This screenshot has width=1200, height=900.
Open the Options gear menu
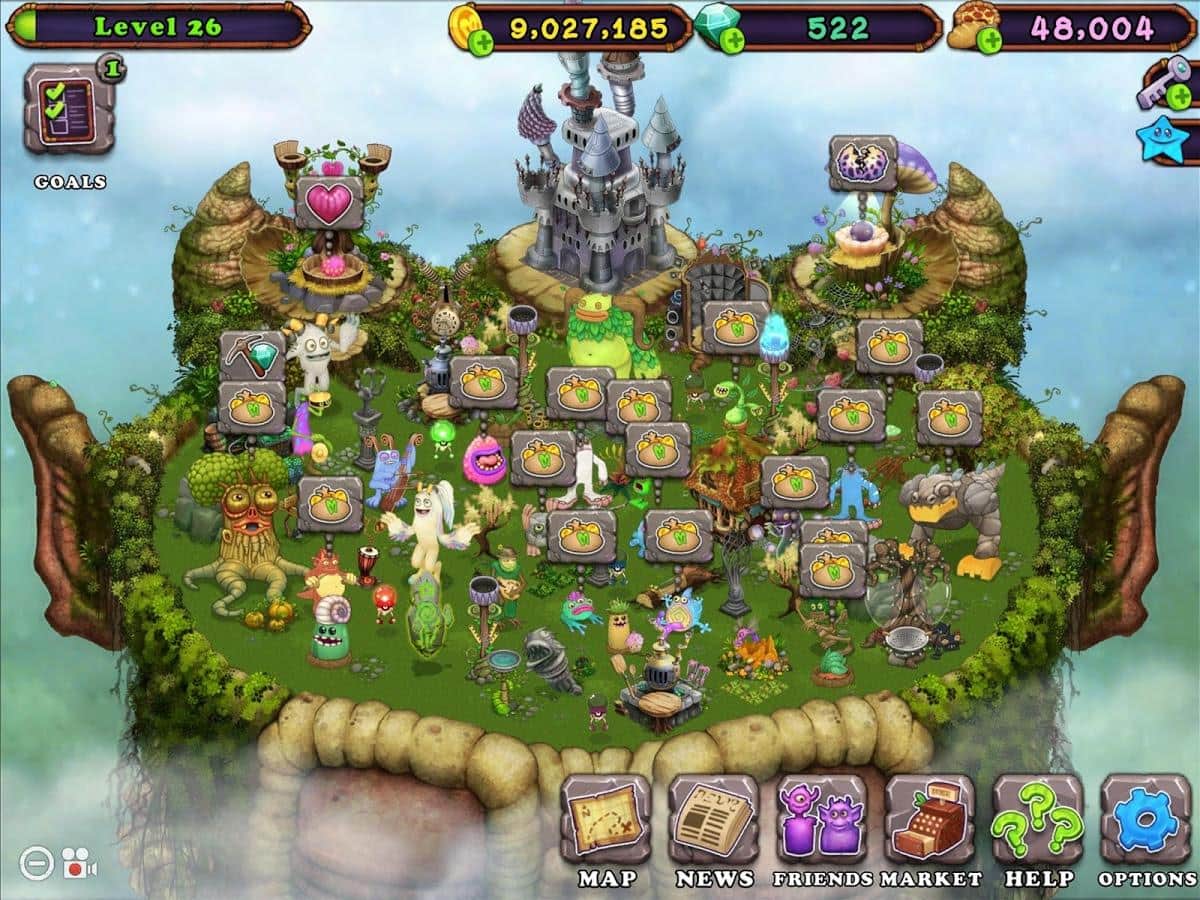tap(1146, 819)
